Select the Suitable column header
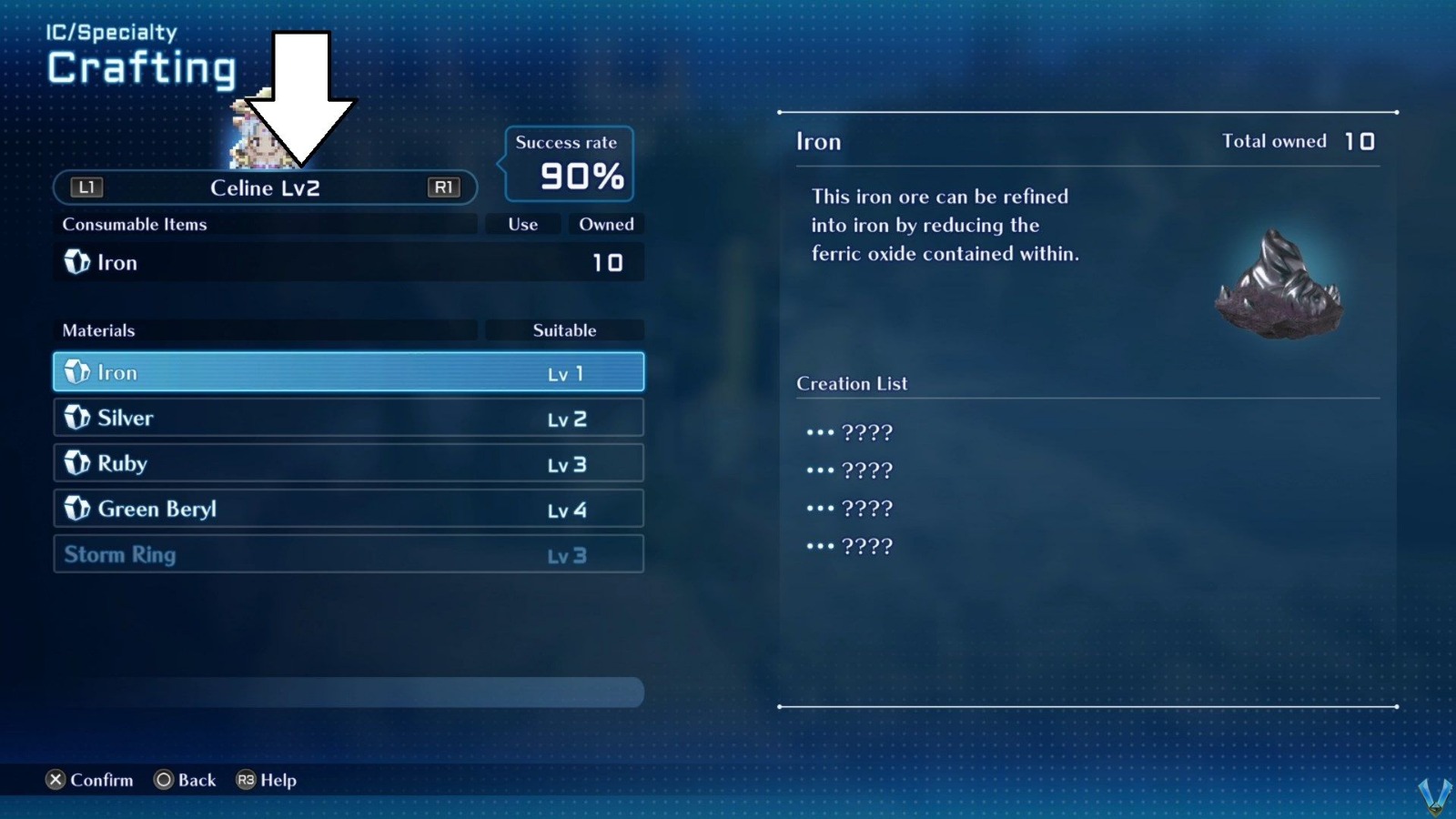 [x=565, y=330]
